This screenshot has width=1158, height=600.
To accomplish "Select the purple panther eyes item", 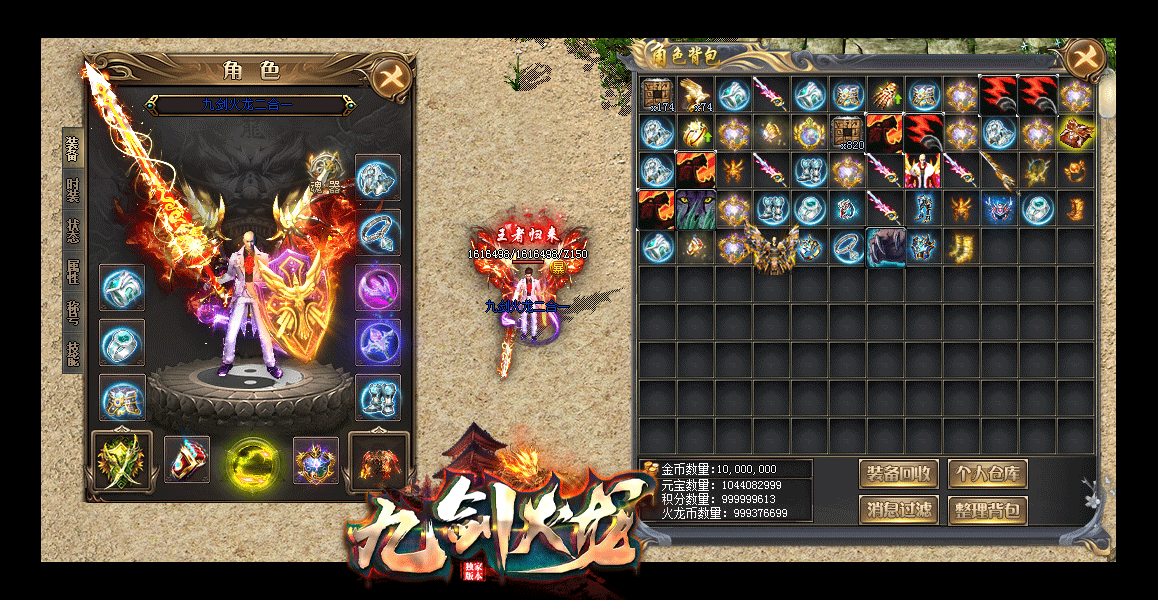I will pos(695,209).
